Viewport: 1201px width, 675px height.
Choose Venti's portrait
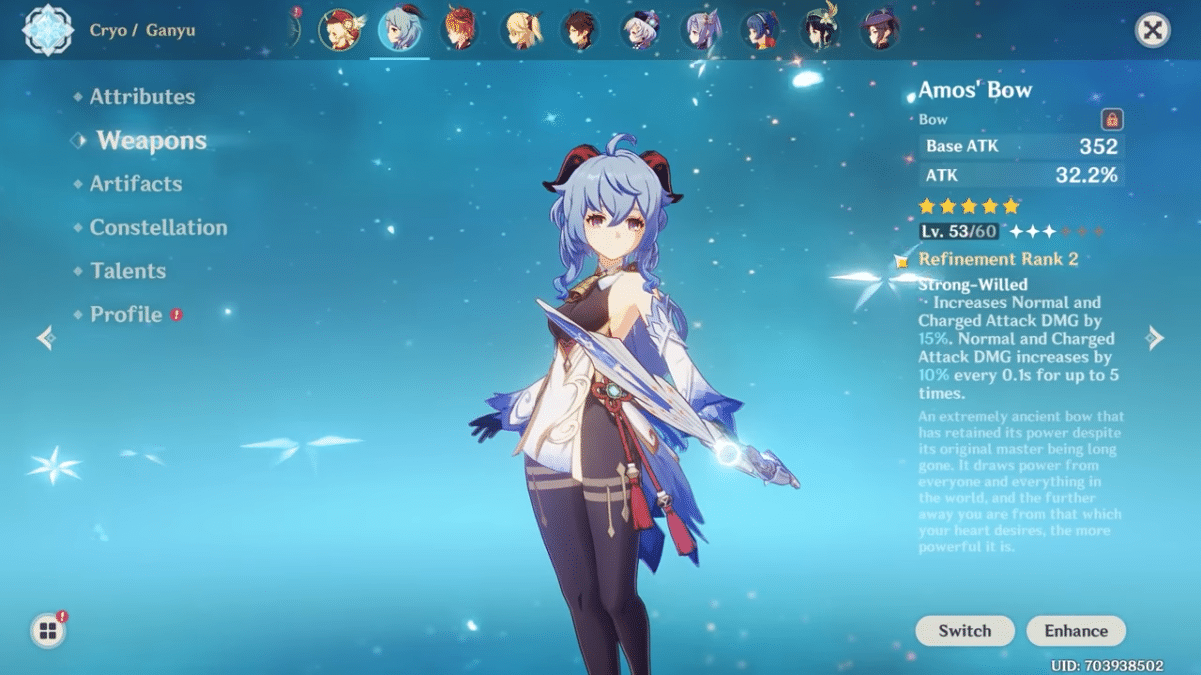[821, 30]
